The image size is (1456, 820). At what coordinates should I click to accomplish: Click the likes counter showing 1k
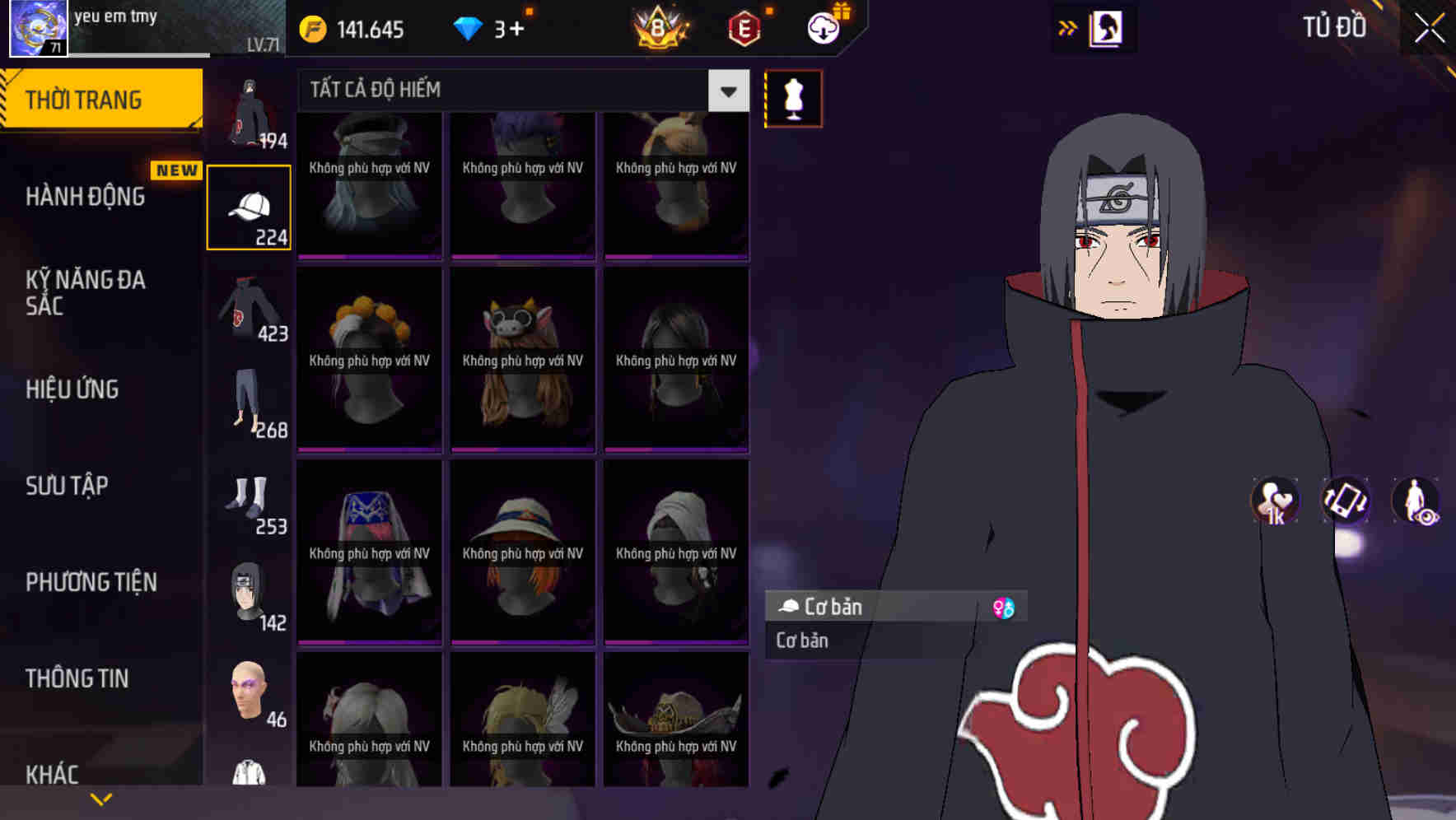1274,501
